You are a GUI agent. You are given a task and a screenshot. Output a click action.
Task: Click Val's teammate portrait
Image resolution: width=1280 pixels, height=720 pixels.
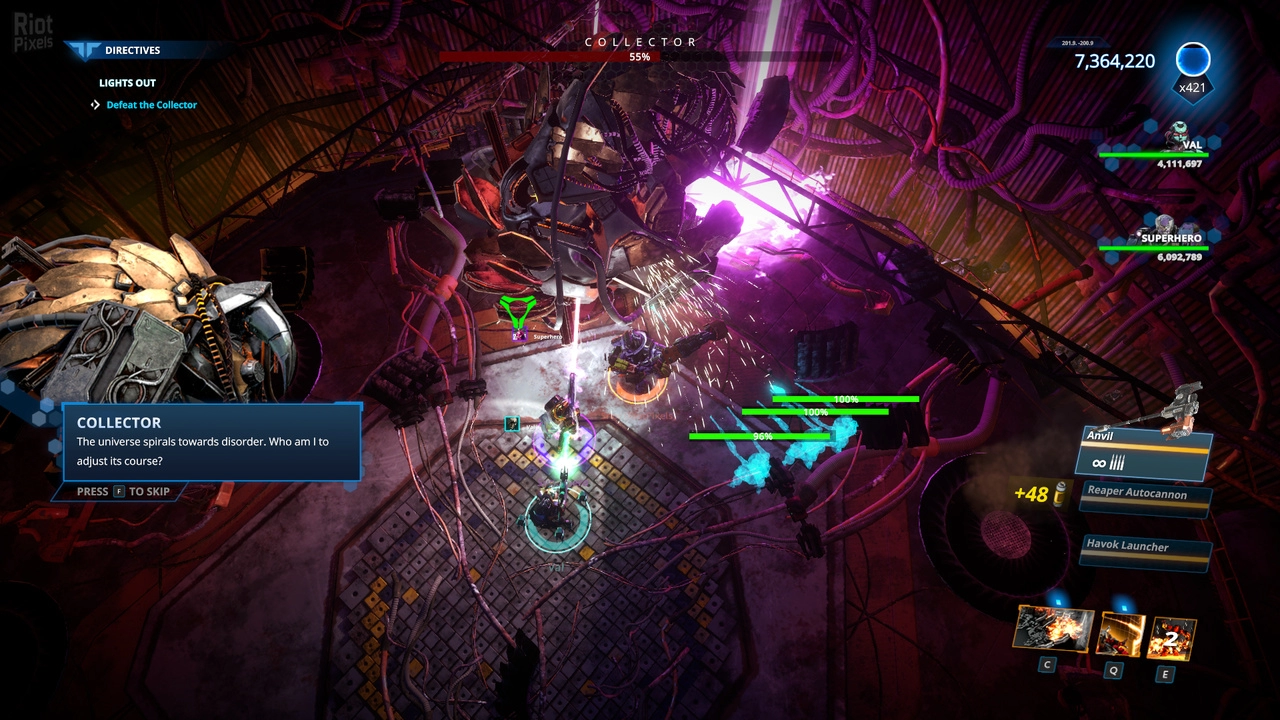pyautogui.click(x=1178, y=133)
